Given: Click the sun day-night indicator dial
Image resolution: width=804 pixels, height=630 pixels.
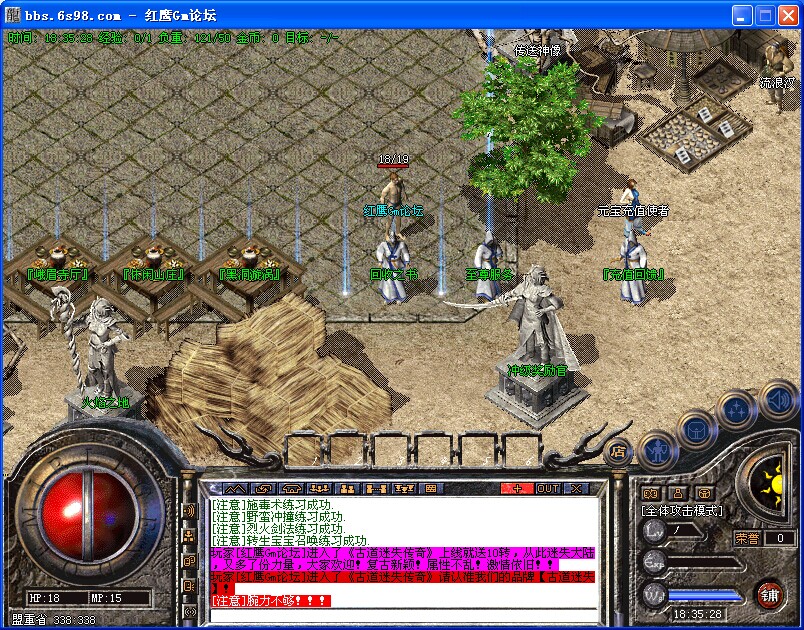Looking at the screenshot, I should pyautogui.click(x=771, y=487).
